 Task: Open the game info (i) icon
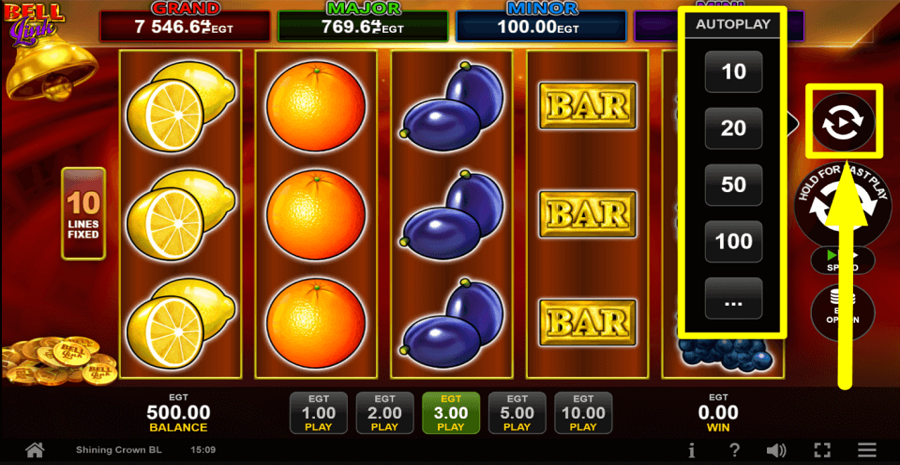(691, 450)
